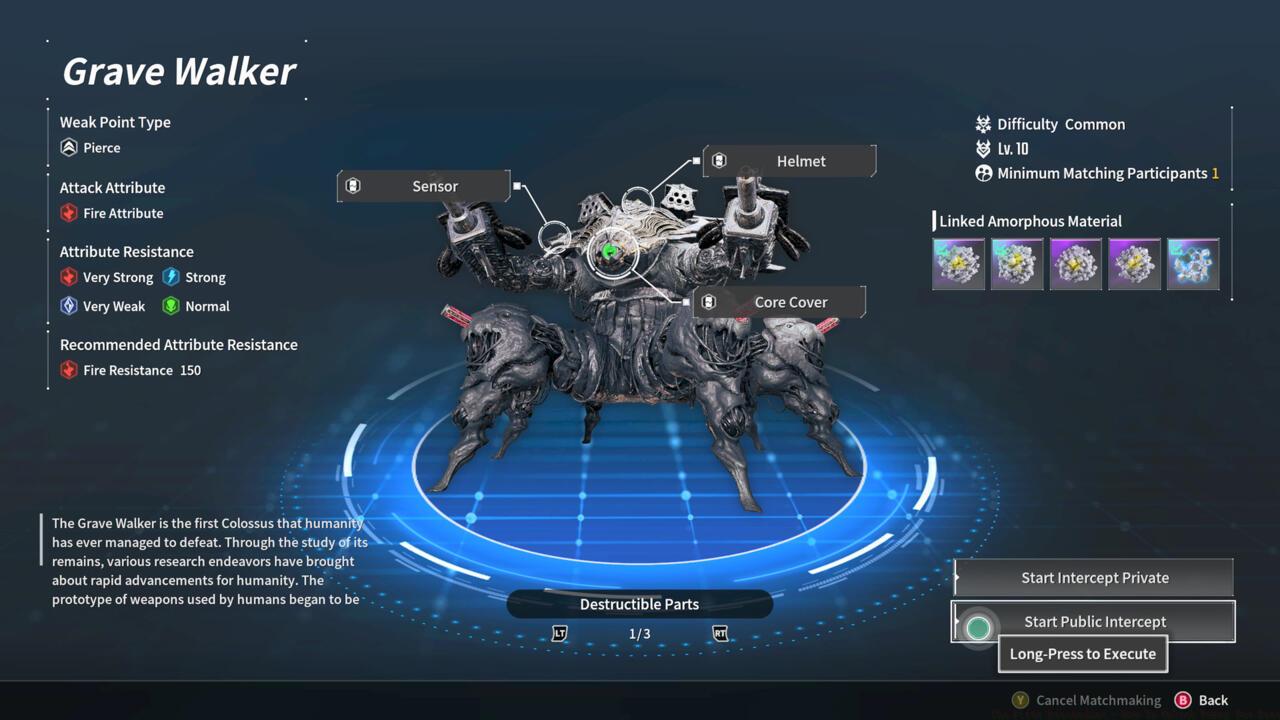Click the Very Strong fire resistance icon
This screenshot has width=1280, height=720.
tap(69, 277)
